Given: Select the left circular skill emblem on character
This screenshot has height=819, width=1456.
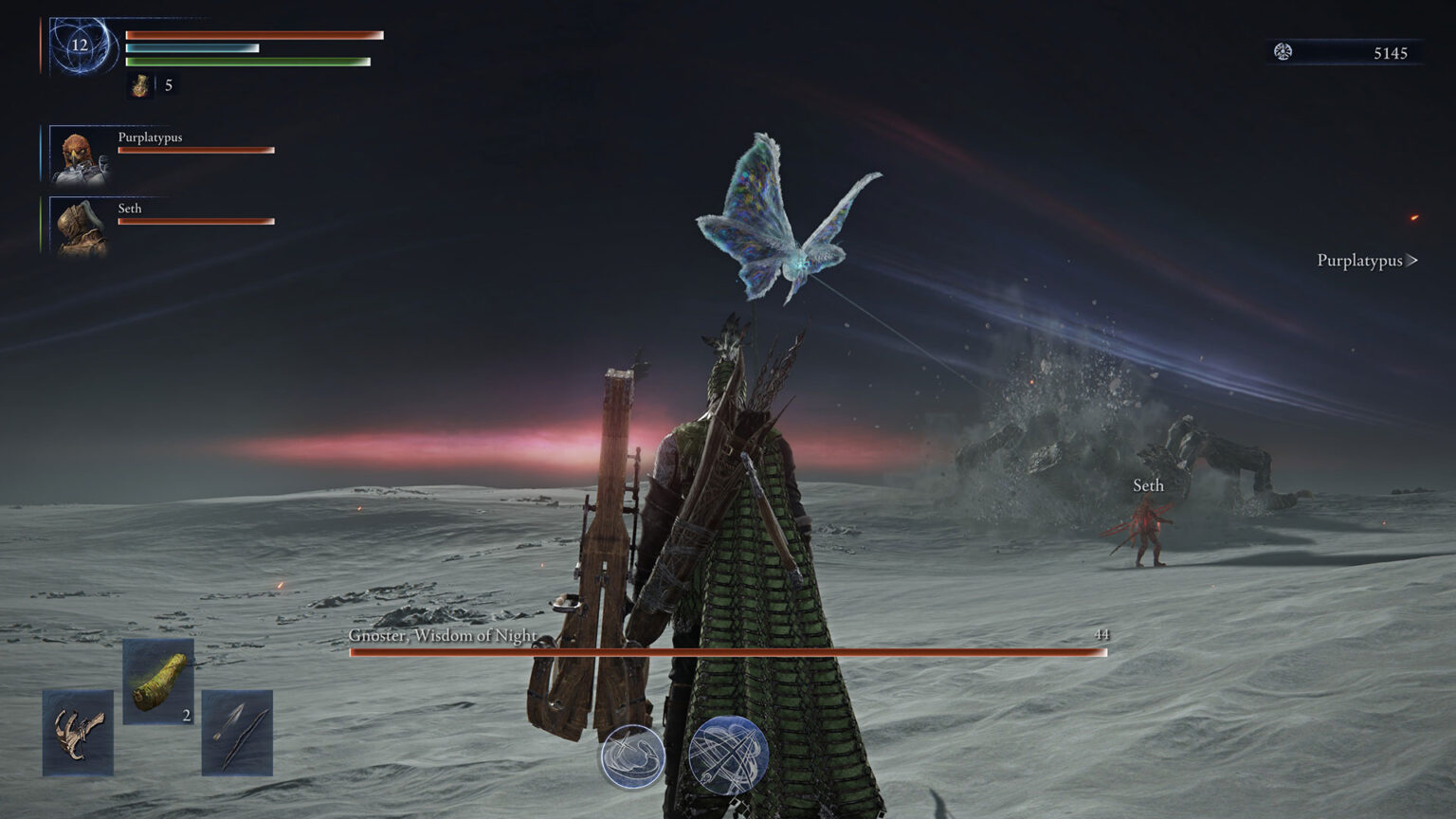Looking at the screenshot, I should pos(632,755).
